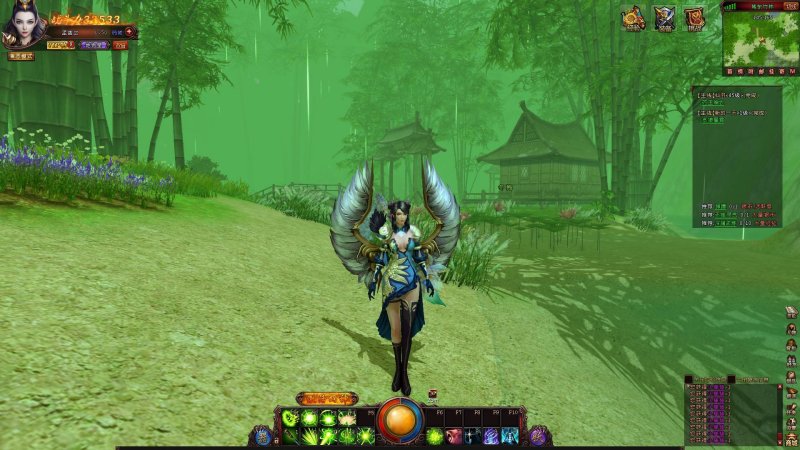Image resolution: width=800 pixels, height=450 pixels.
Task: Click the purple button under the name bar
Action: tap(95, 45)
